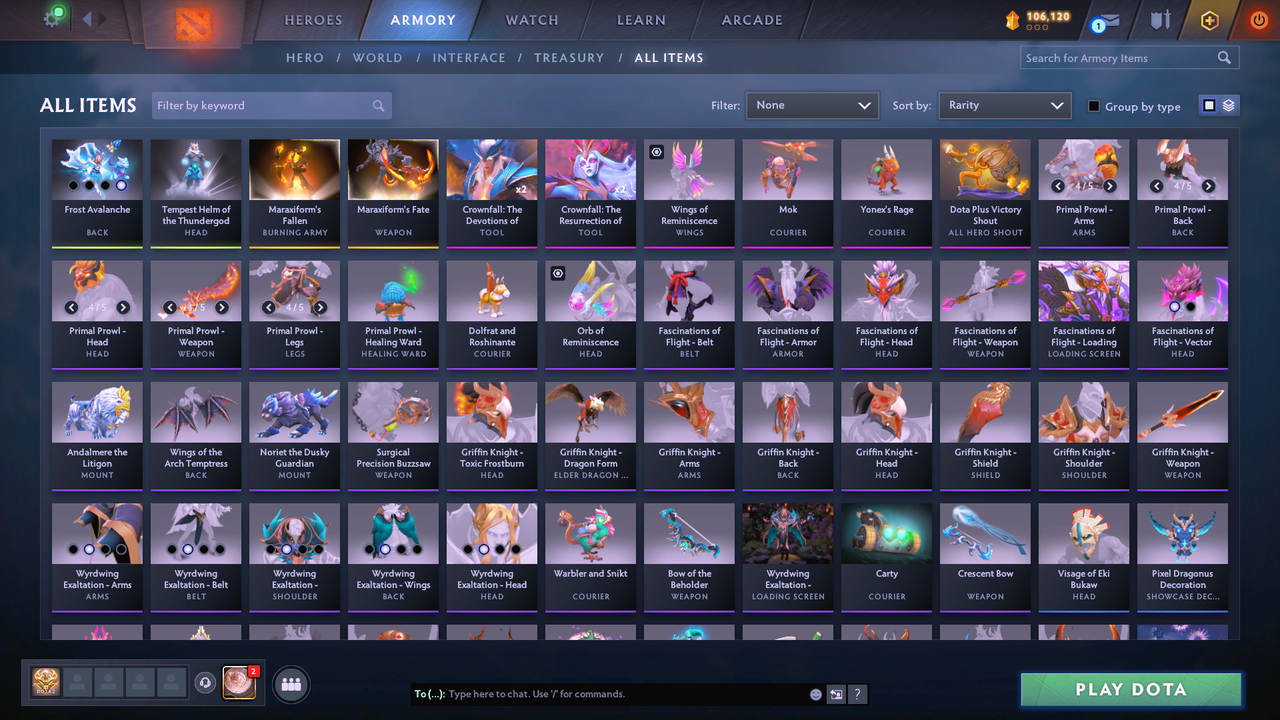The height and width of the screenshot is (720, 1280).
Task: Click right arrow on Primal Prowl - Arms
Action: (1110, 185)
